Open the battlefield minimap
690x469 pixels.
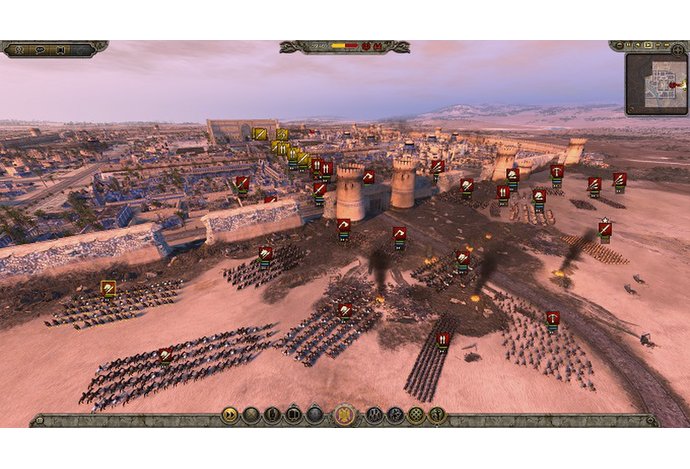click(x=656, y=82)
